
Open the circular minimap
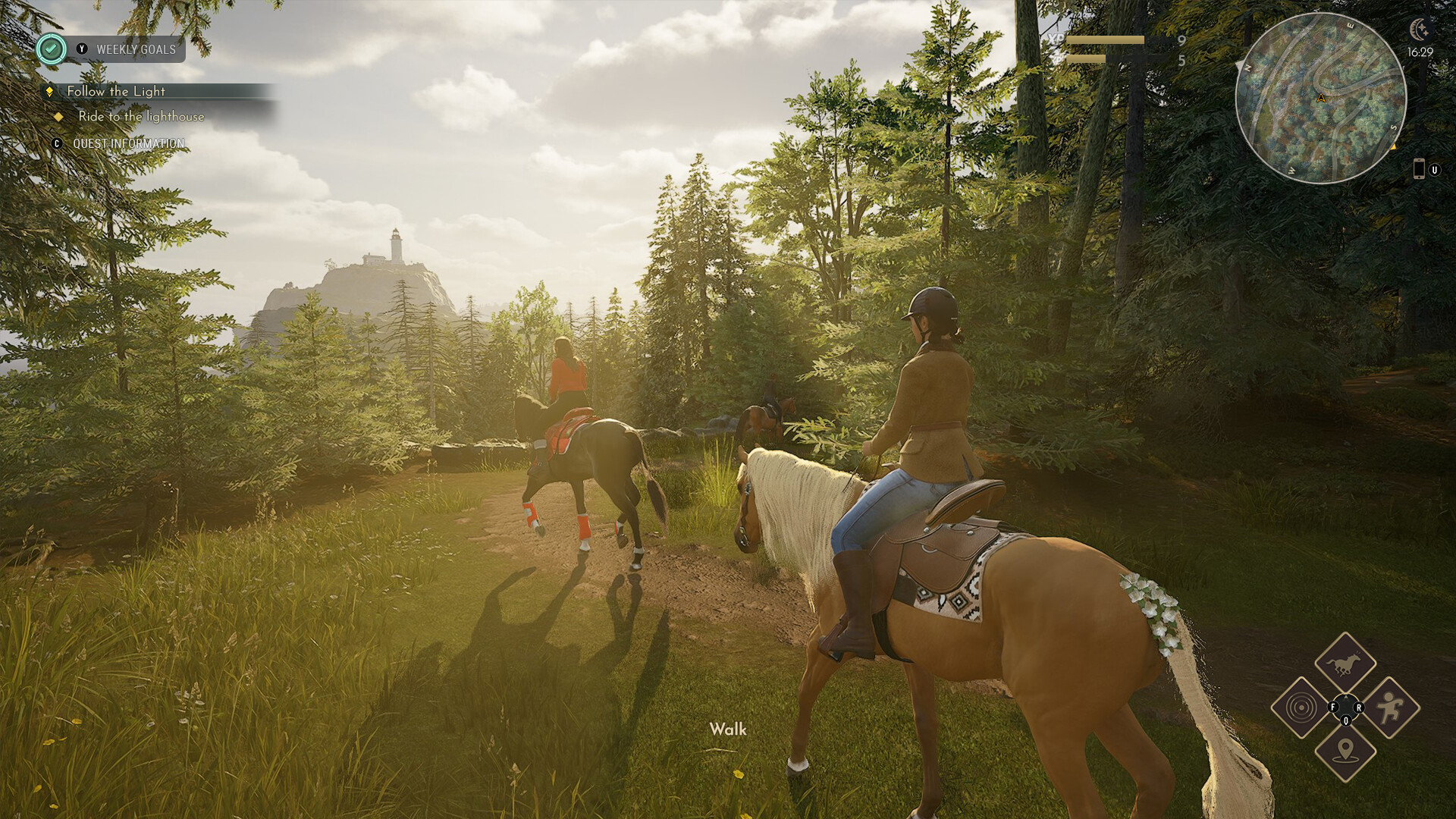1320,98
